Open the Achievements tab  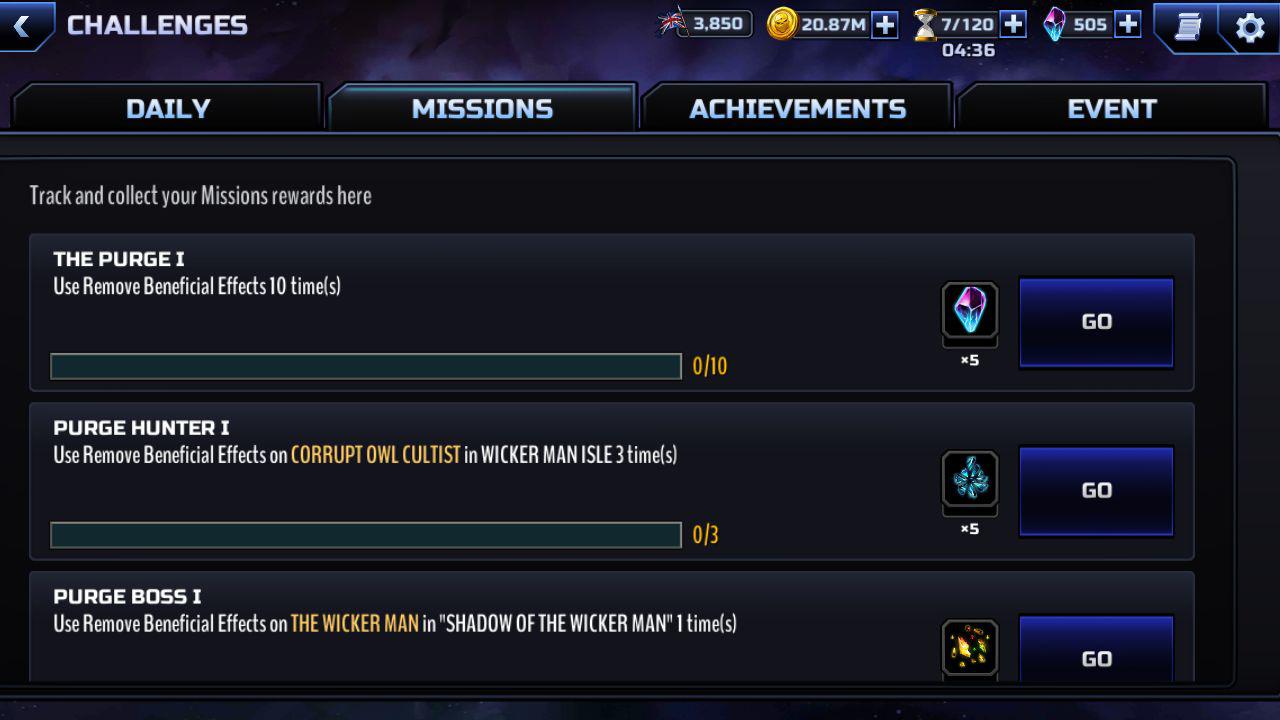point(797,108)
